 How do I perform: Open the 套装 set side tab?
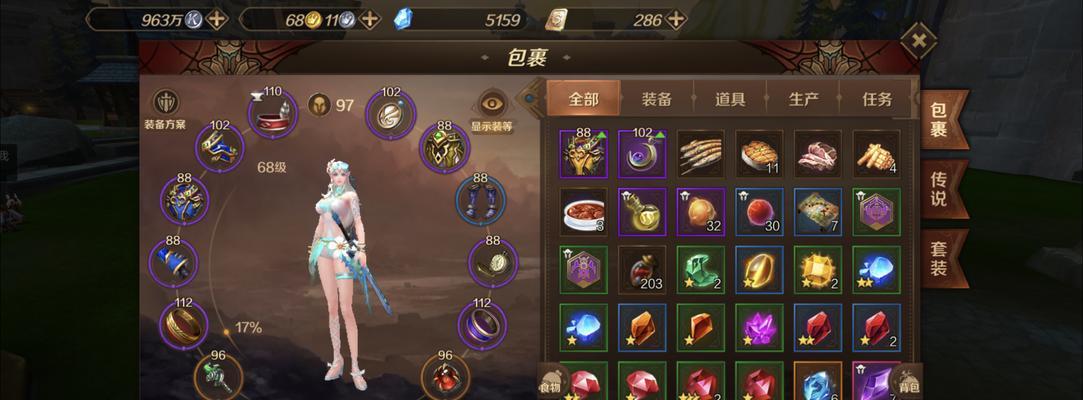pos(939,258)
